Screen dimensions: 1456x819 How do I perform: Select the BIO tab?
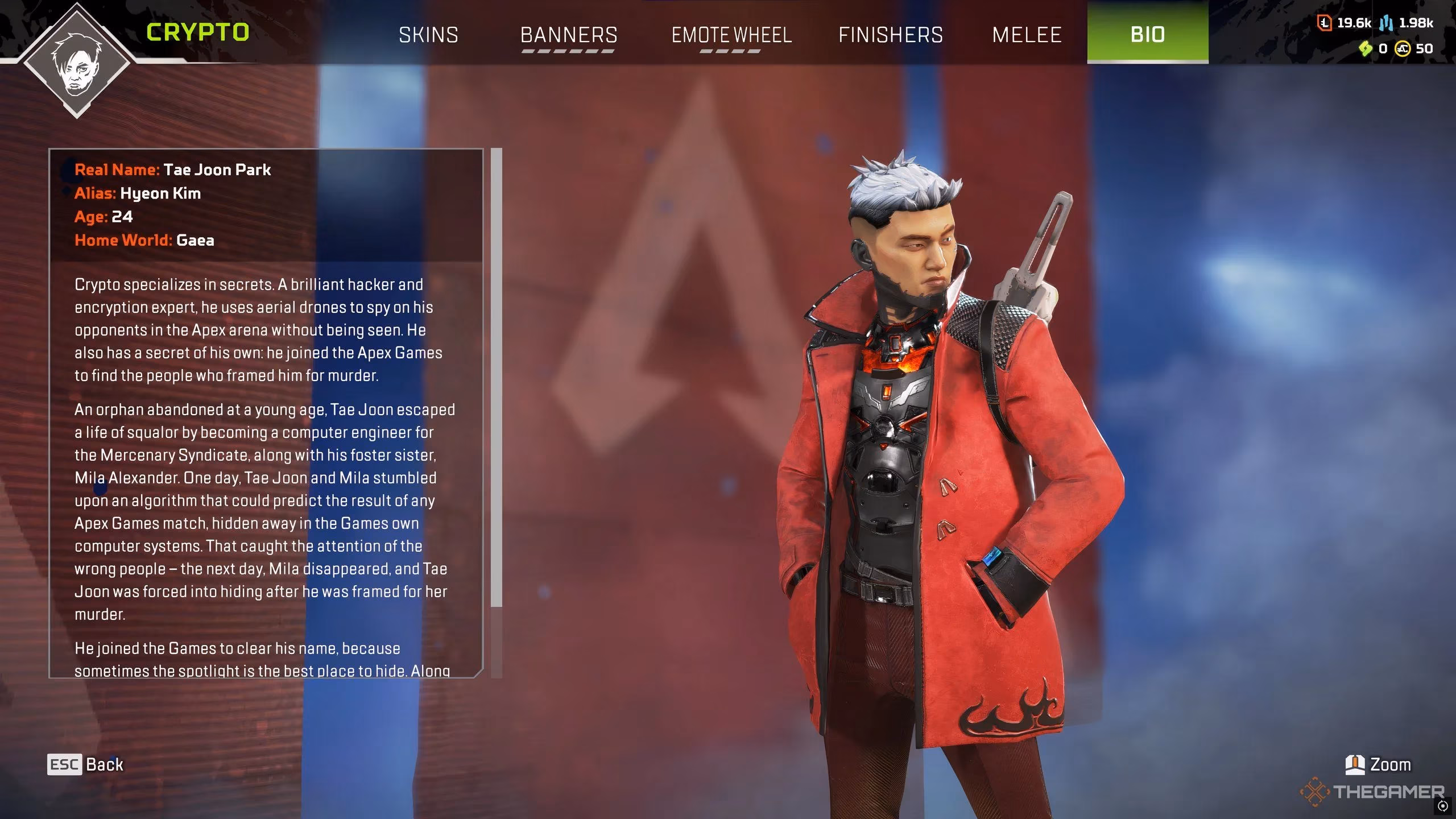tap(1147, 35)
